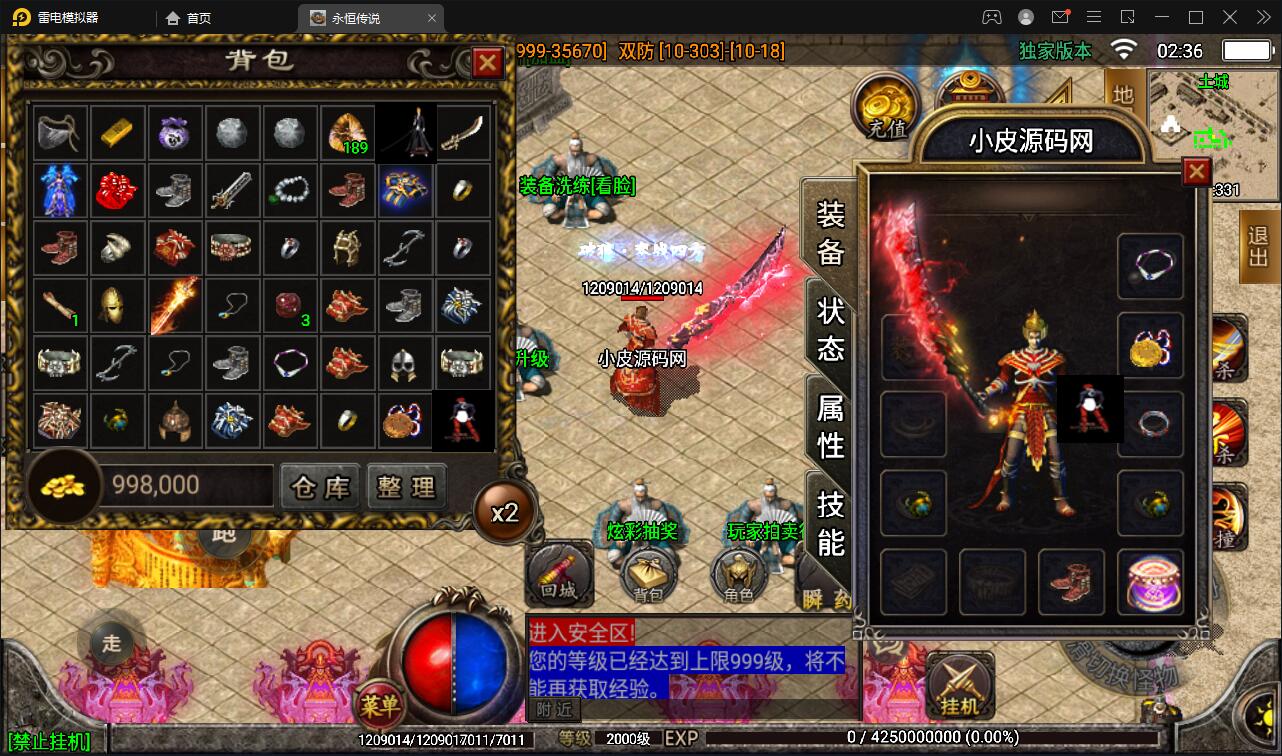
Task: Close the character equipment panel
Action: tap(1196, 173)
